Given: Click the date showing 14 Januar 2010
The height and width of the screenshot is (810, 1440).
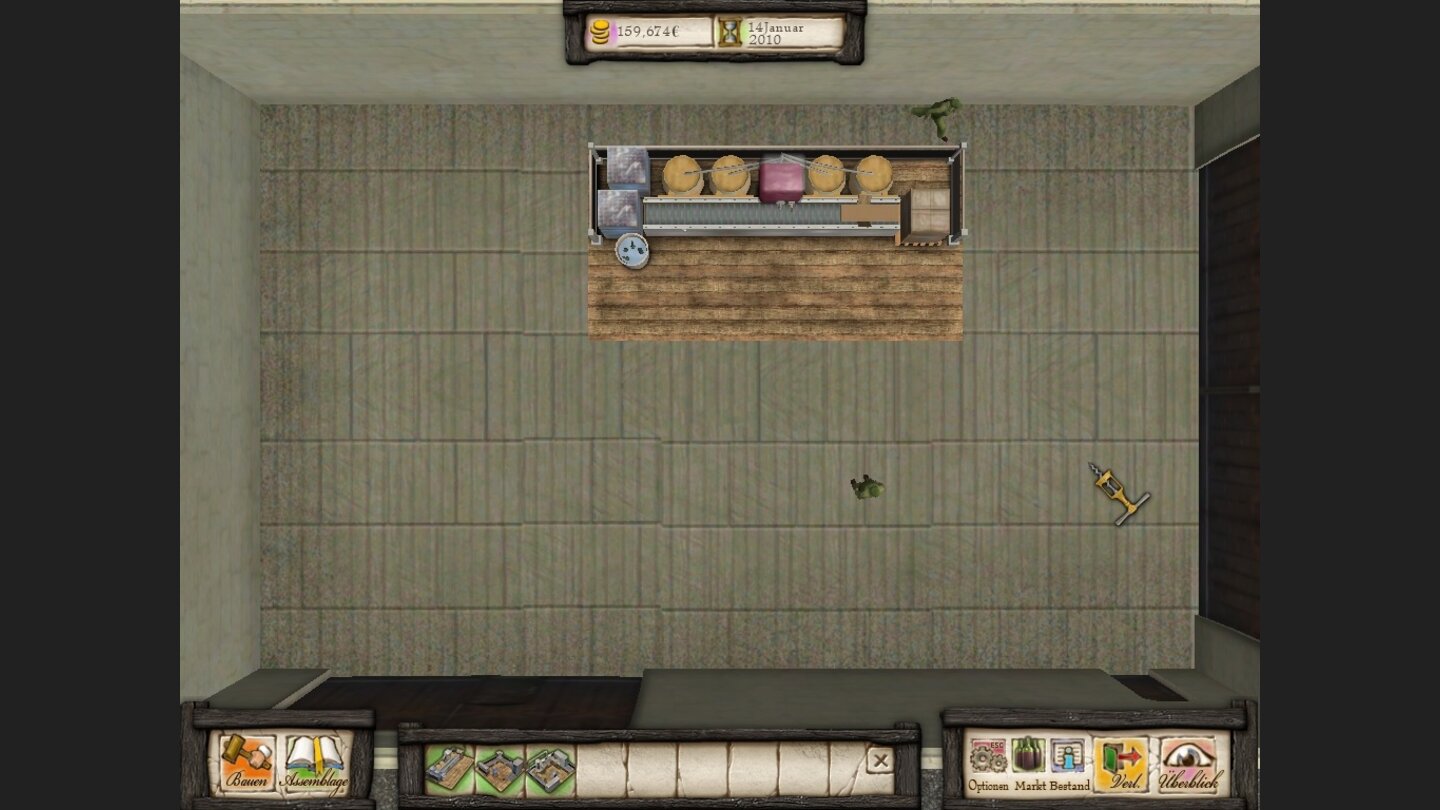Looking at the screenshot, I should point(775,33).
